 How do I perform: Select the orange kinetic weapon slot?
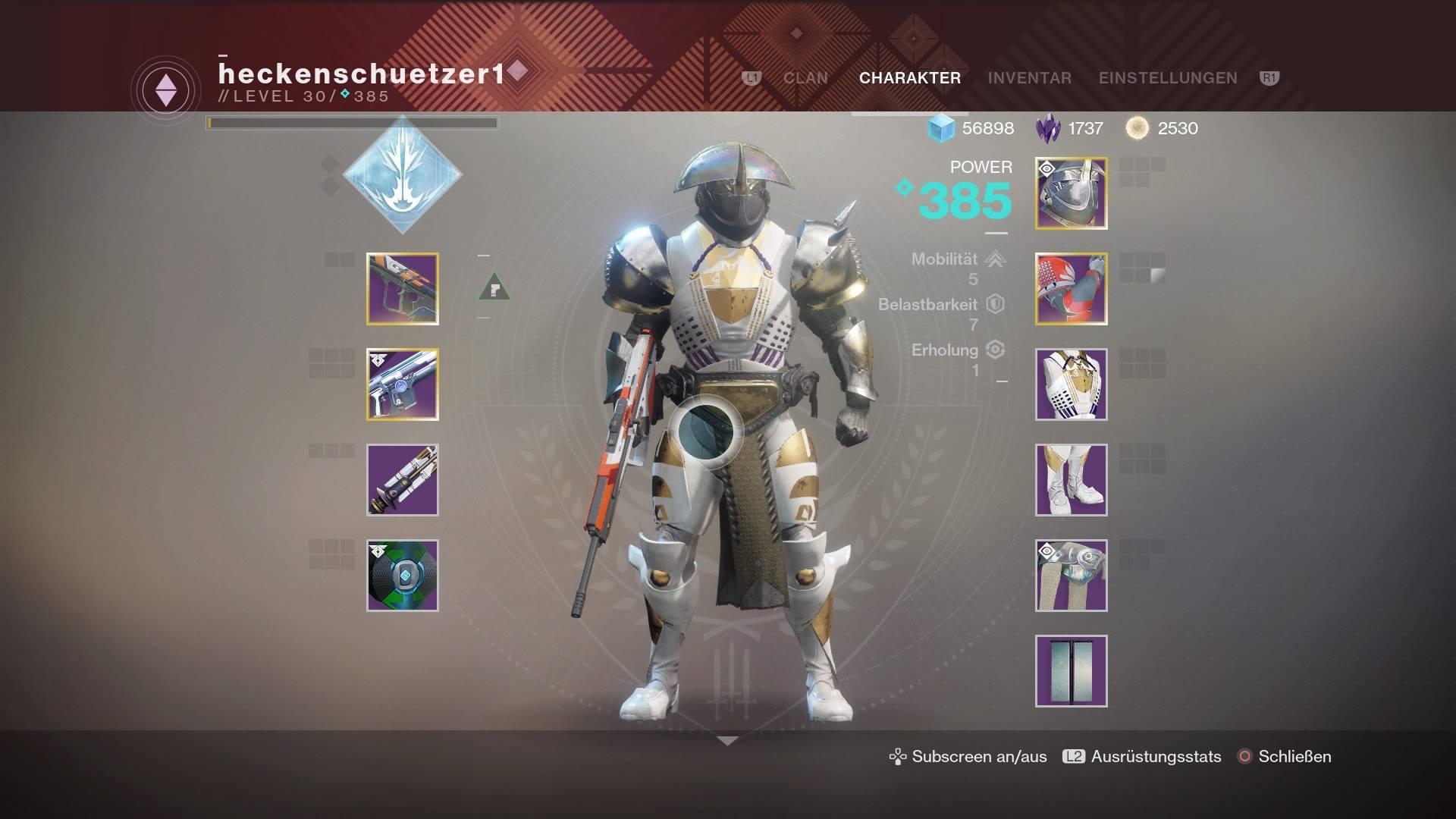[x=403, y=289]
